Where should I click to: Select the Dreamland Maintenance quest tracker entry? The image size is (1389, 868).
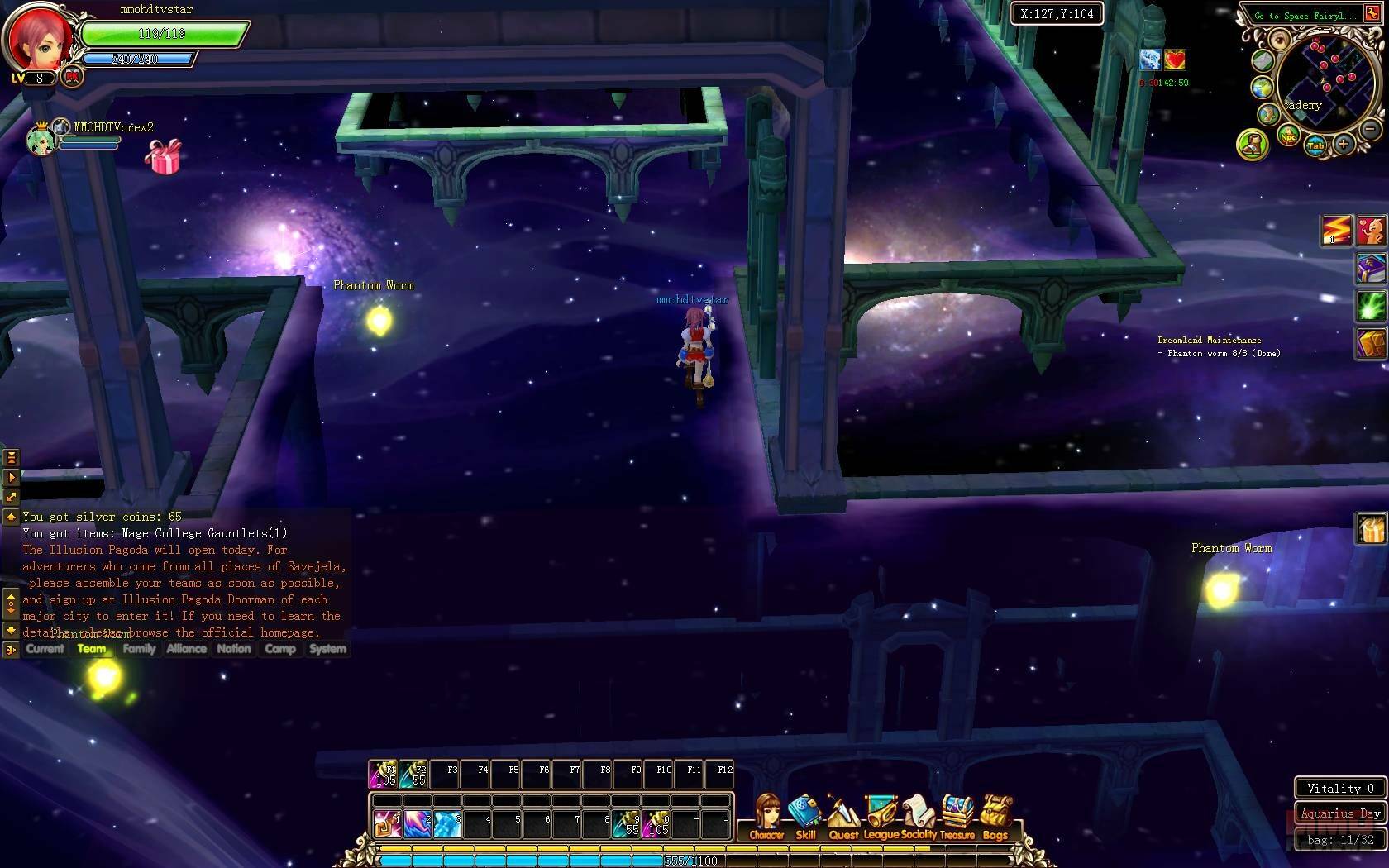coord(1209,340)
